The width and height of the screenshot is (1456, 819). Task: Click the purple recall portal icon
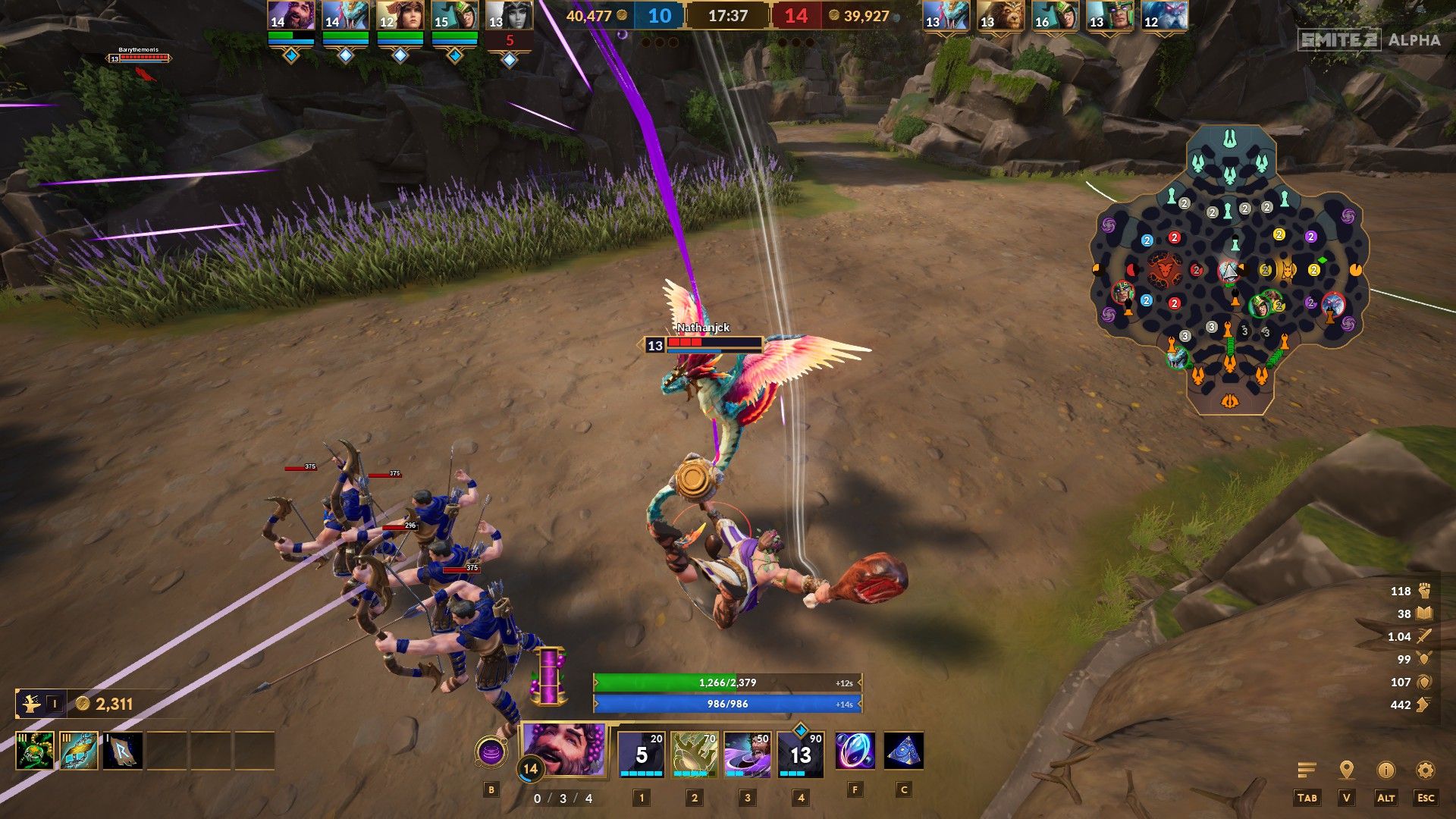(491, 752)
